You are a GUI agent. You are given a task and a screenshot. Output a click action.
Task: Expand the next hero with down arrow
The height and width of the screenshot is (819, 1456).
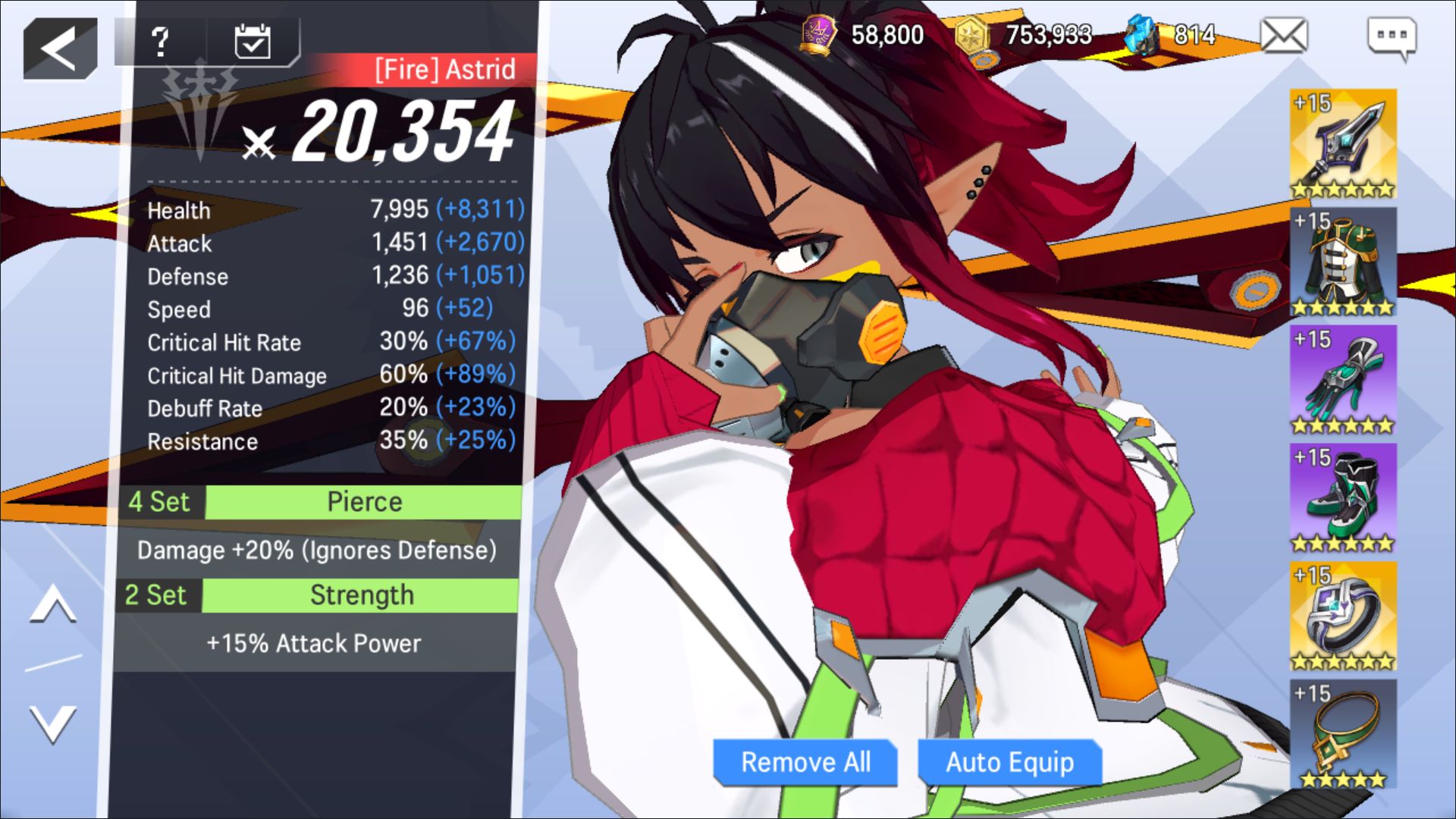coord(52,724)
